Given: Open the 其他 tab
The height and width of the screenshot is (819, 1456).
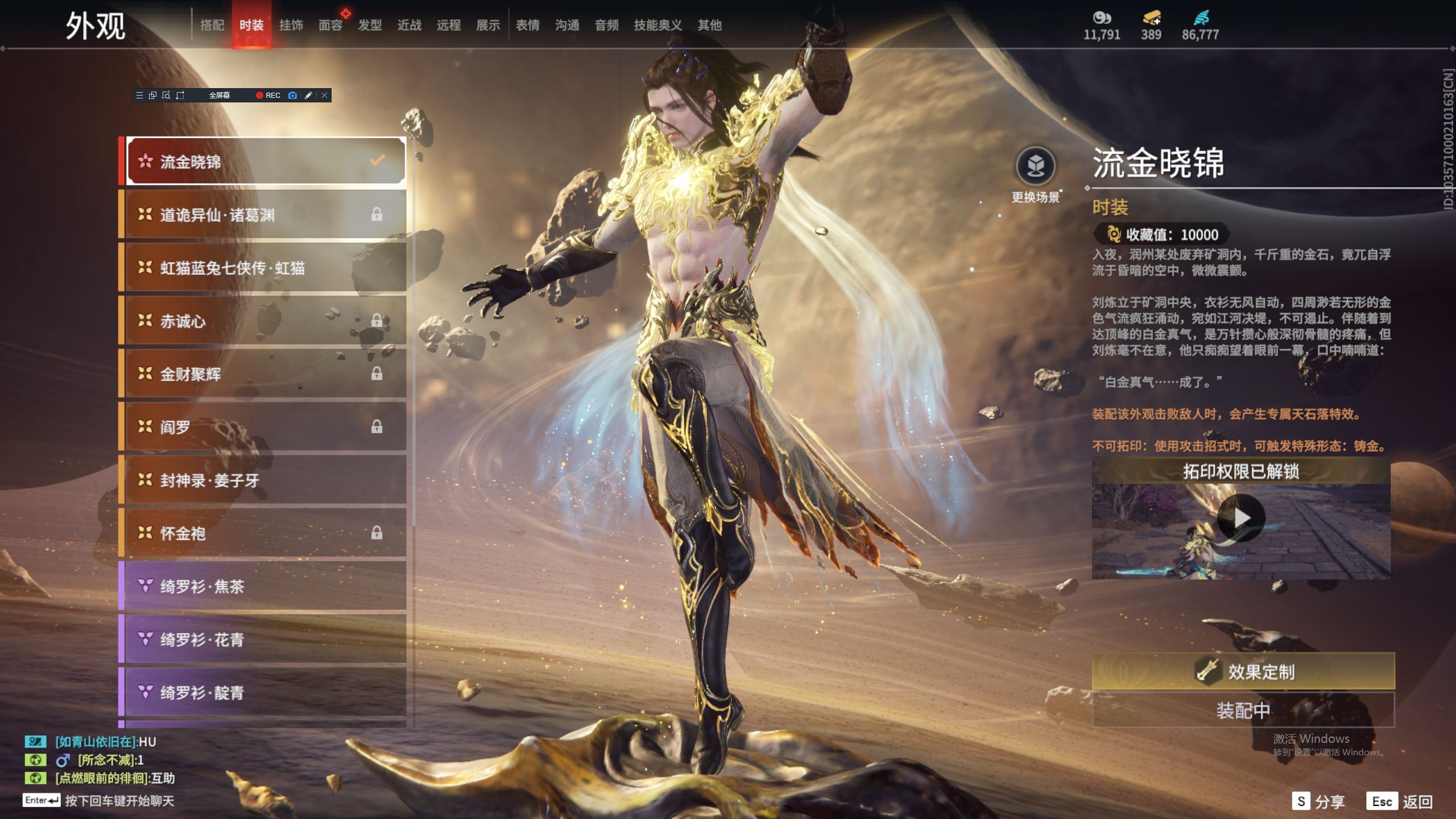Looking at the screenshot, I should click(x=709, y=25).
